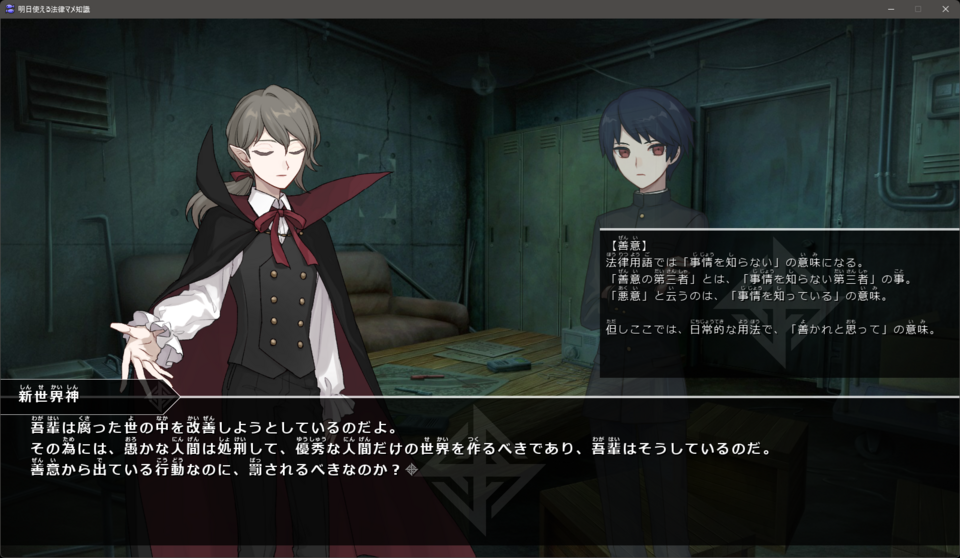The image size is (960, 558).
Task: Click the advance-text marker after the dialogue
Action: click(x=411, y=469)
